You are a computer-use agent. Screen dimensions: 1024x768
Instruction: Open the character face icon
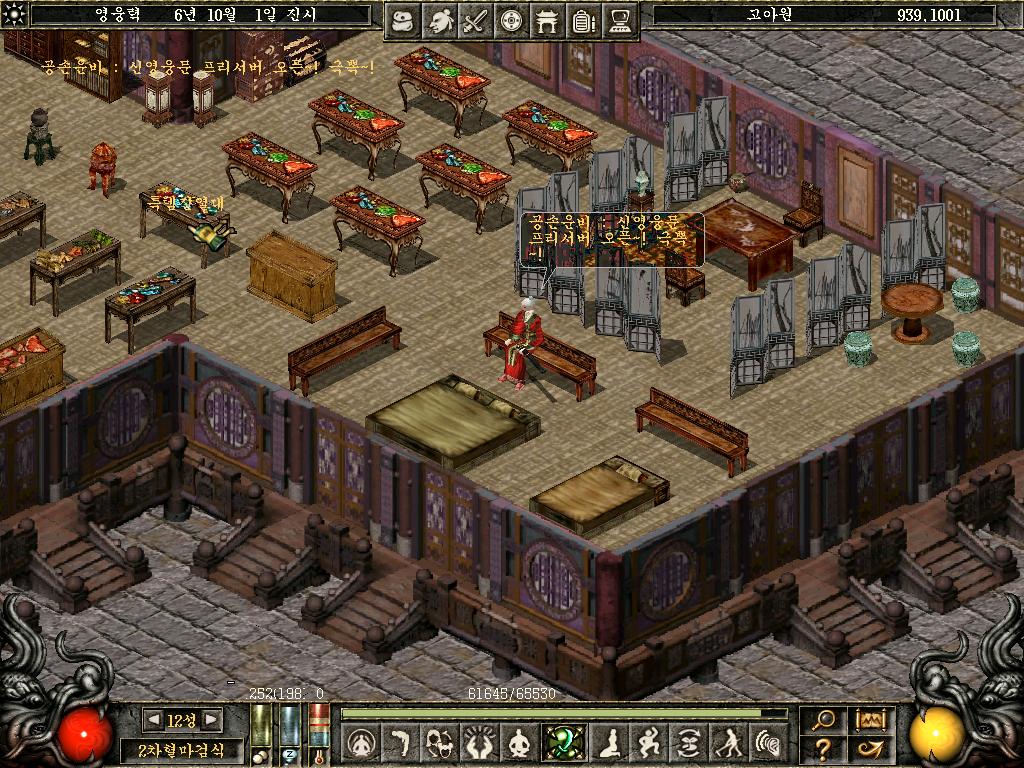439,21
